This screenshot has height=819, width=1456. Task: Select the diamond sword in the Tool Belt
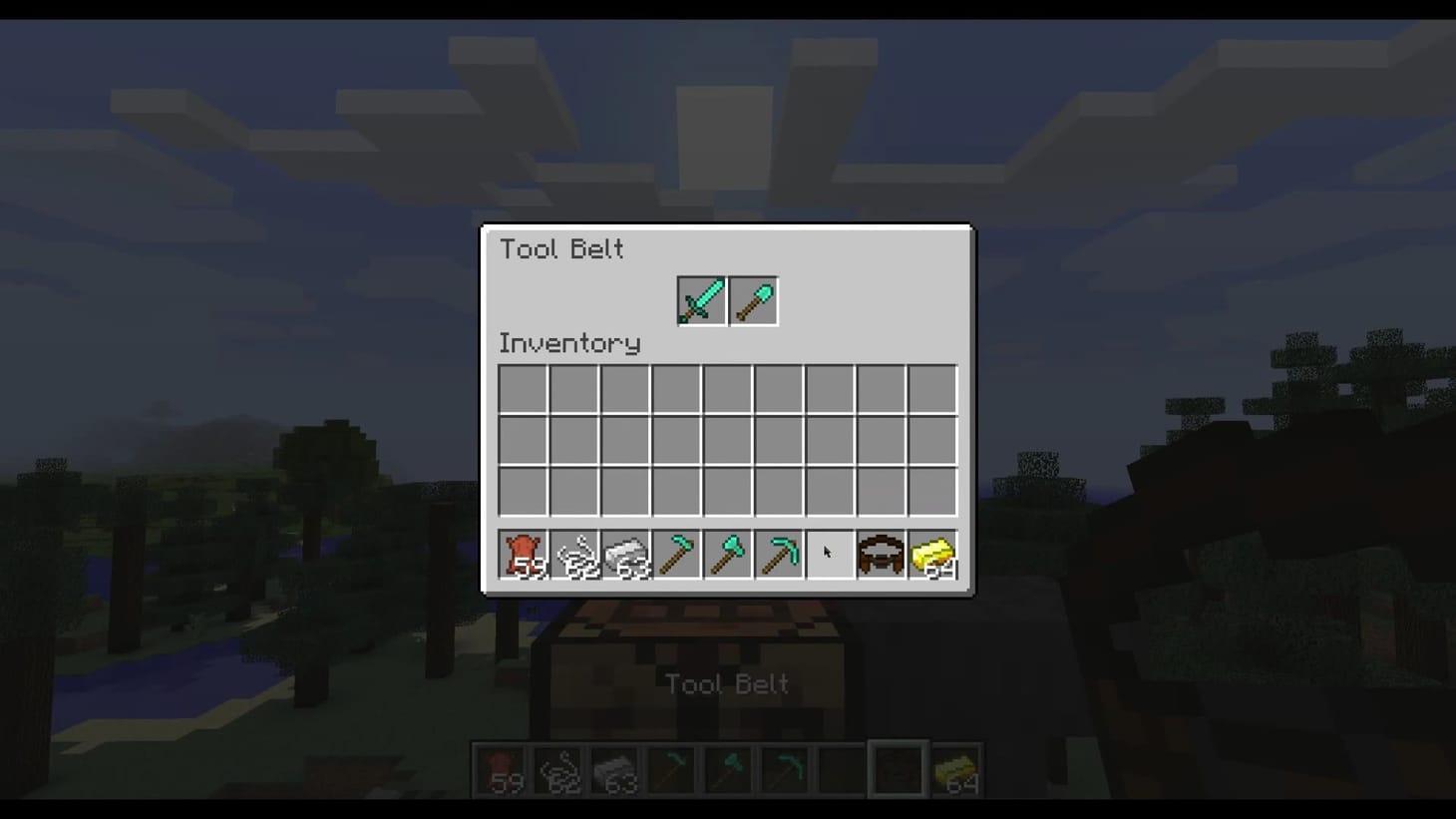tap(701, 299)
